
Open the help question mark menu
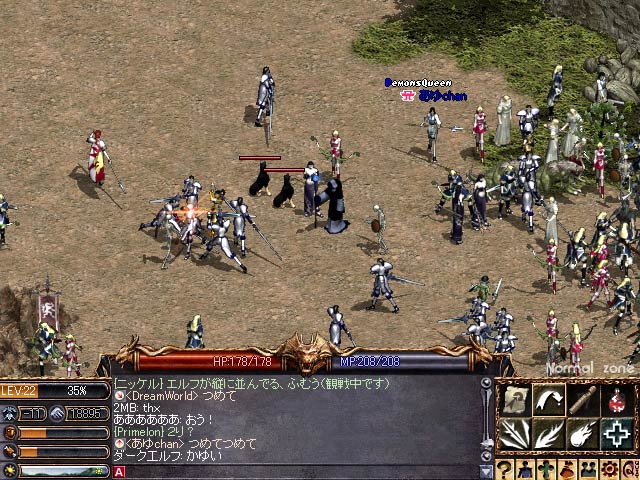coord(506,469)
